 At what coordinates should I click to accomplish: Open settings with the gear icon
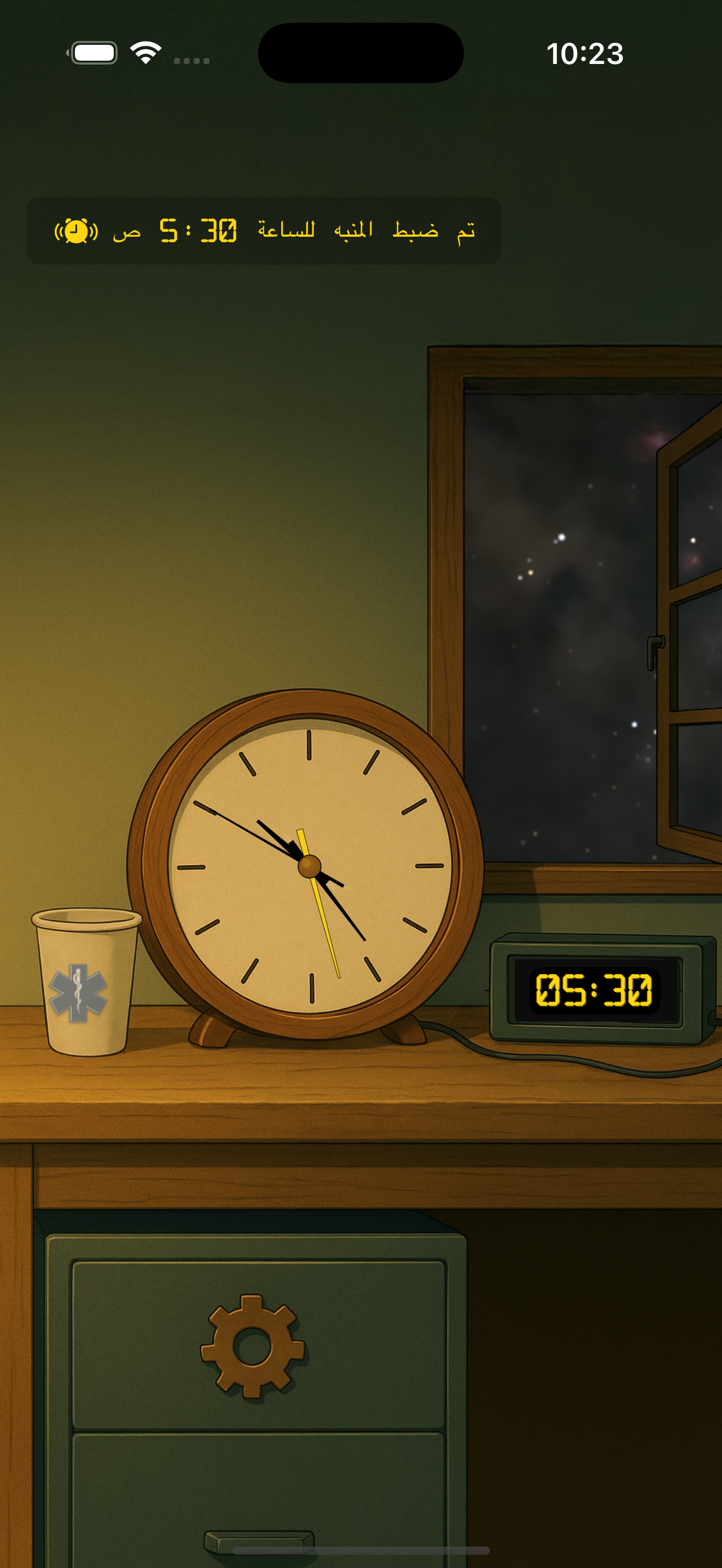[253, 1346]
